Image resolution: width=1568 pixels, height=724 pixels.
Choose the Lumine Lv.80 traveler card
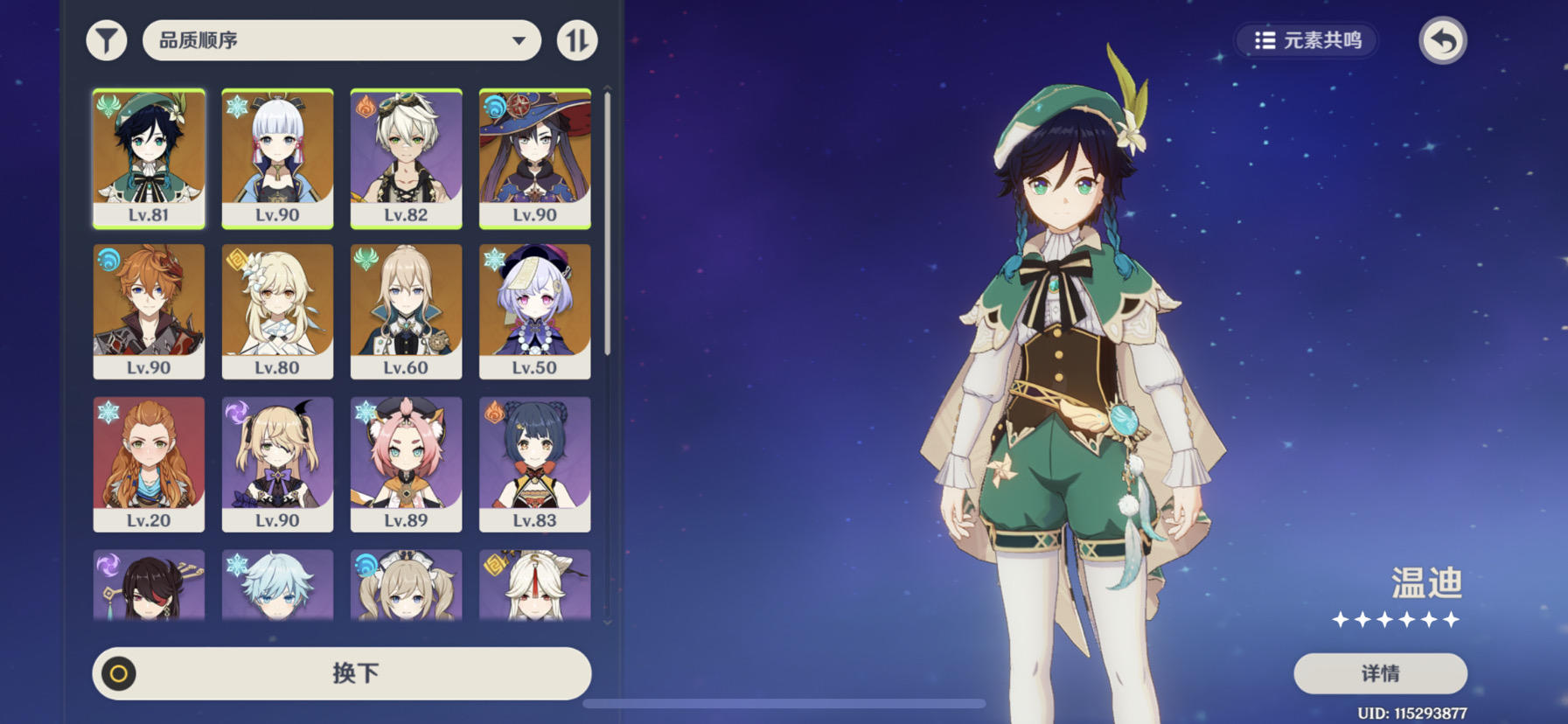[x=277, y=311]
